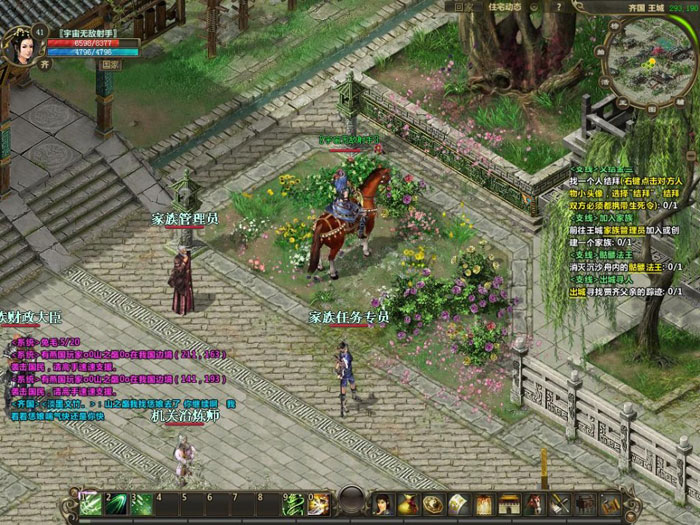
Task: Activate the first green skill in hotbar
Action: (91, 503)
